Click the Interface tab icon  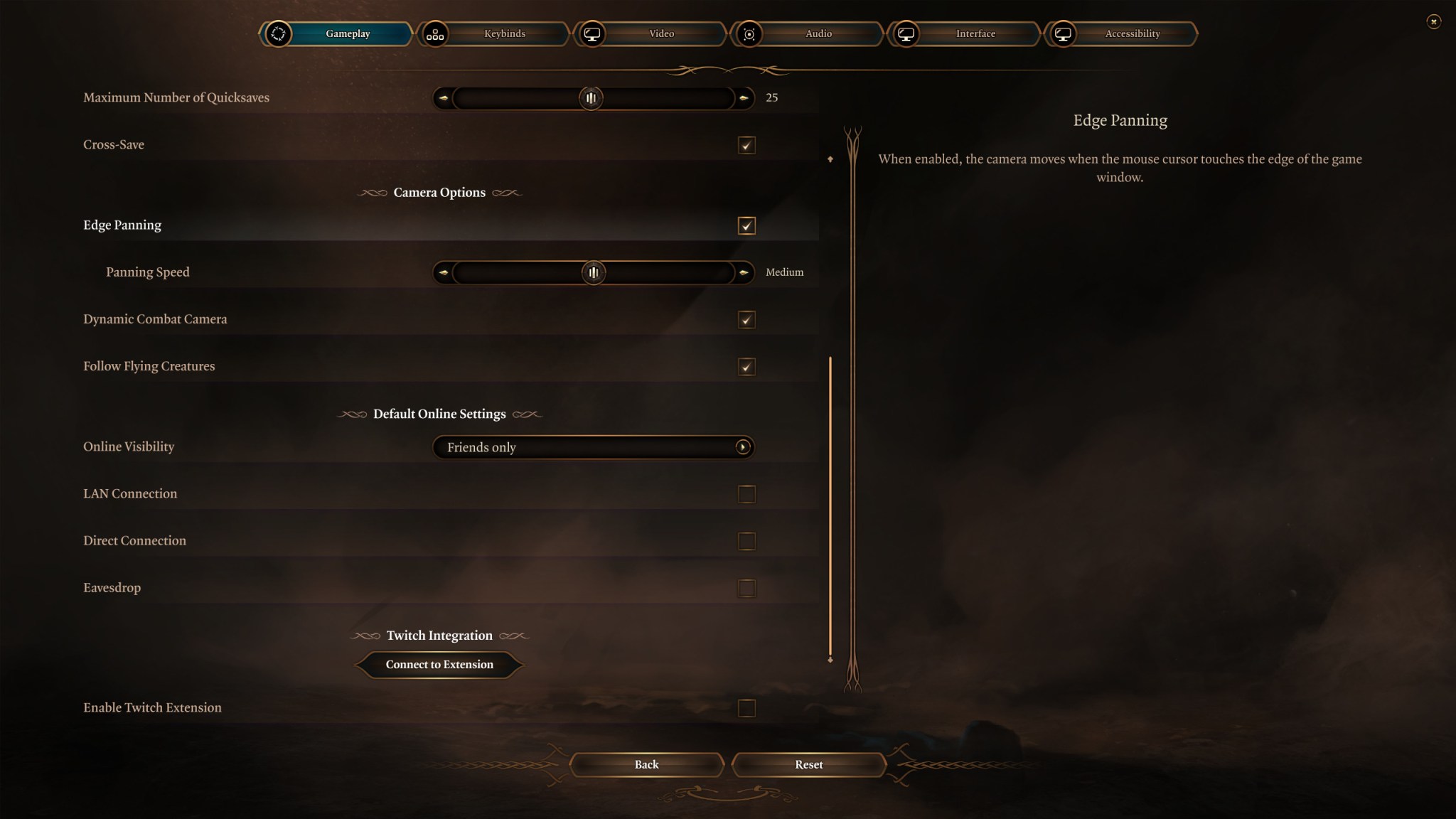tap(906, 33)
